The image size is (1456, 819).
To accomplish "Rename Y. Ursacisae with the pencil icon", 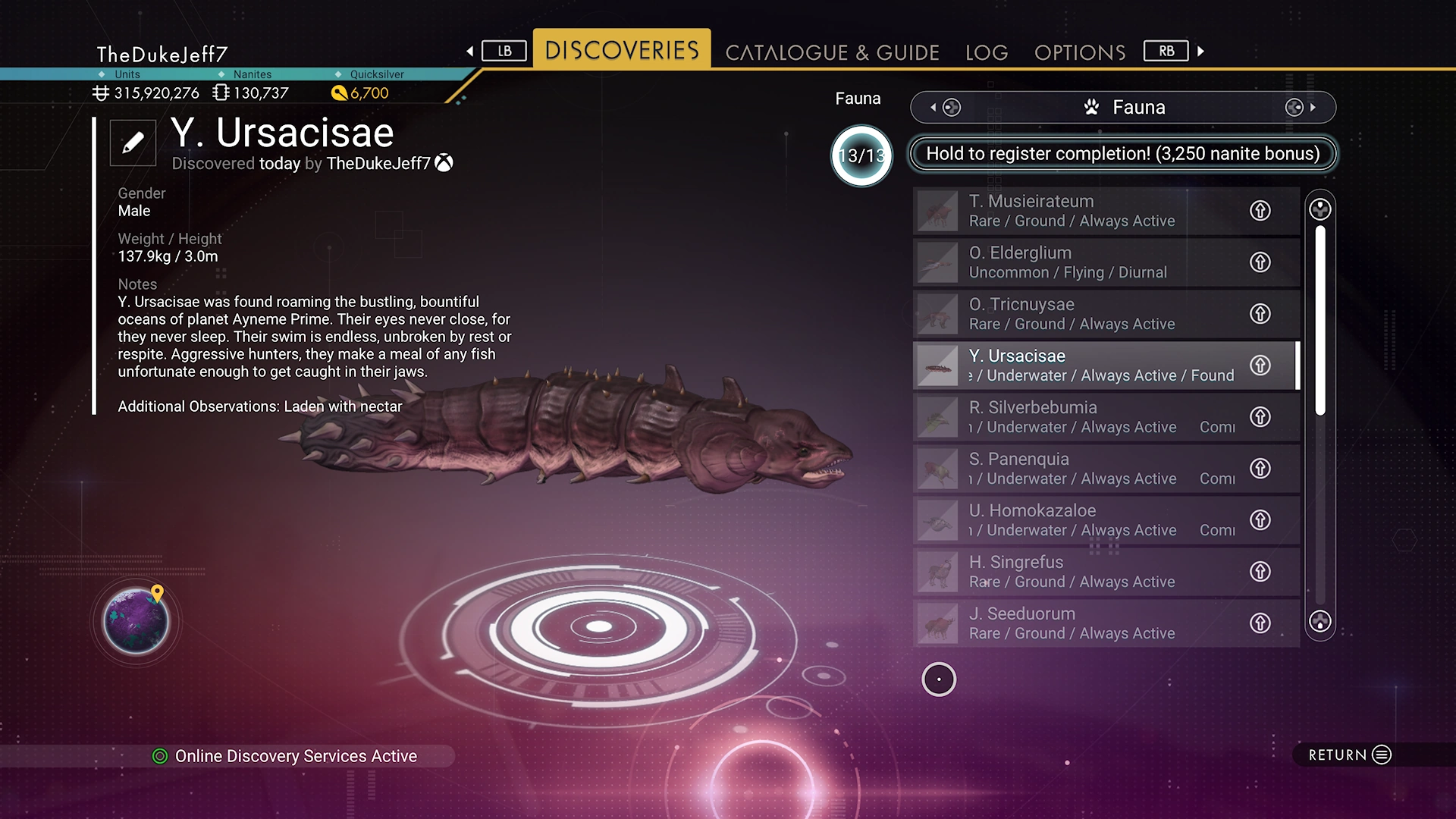I will (x=133, y=143).
